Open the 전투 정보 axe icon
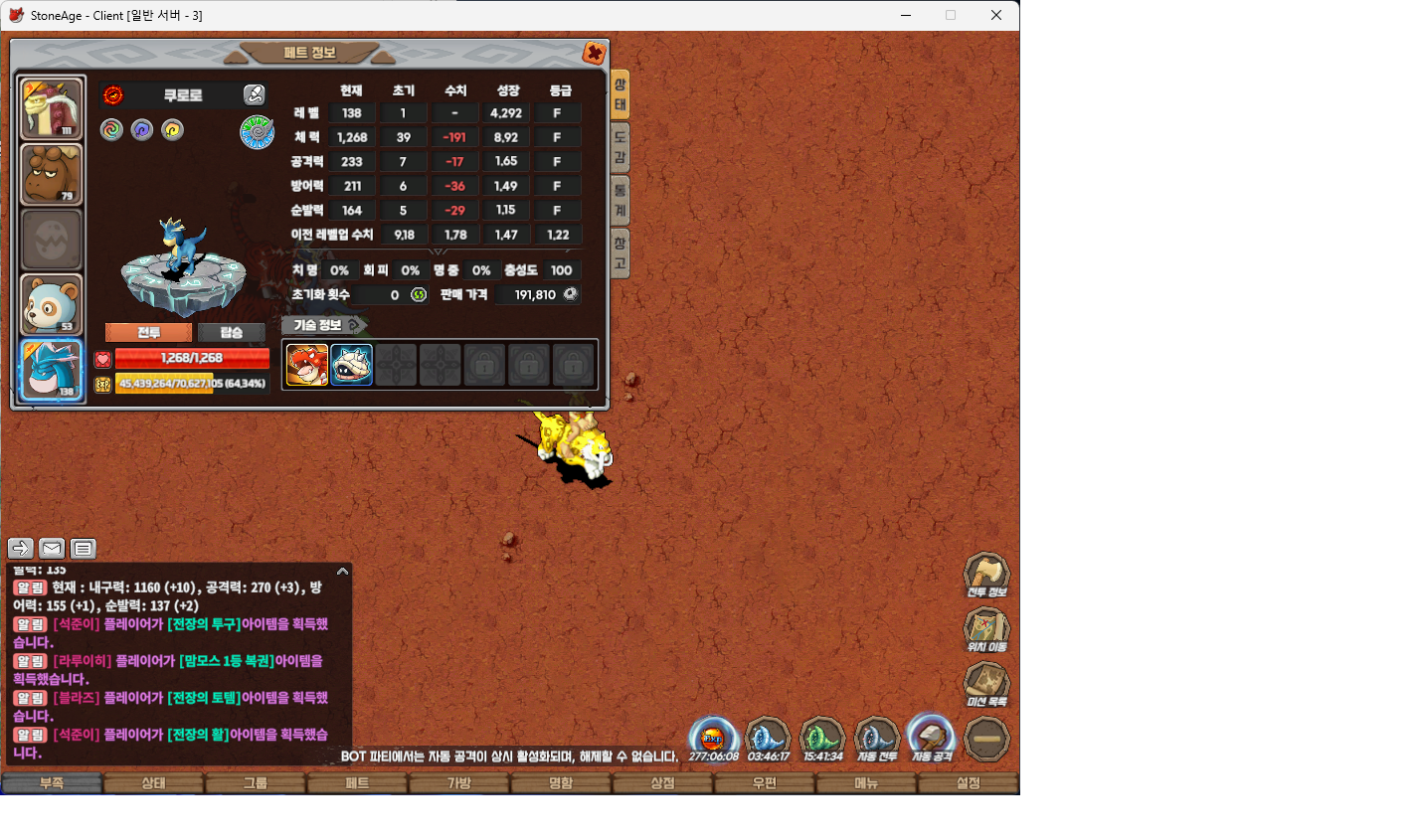The width and height of the screenshot is (1417, 840). pos(986,576)
